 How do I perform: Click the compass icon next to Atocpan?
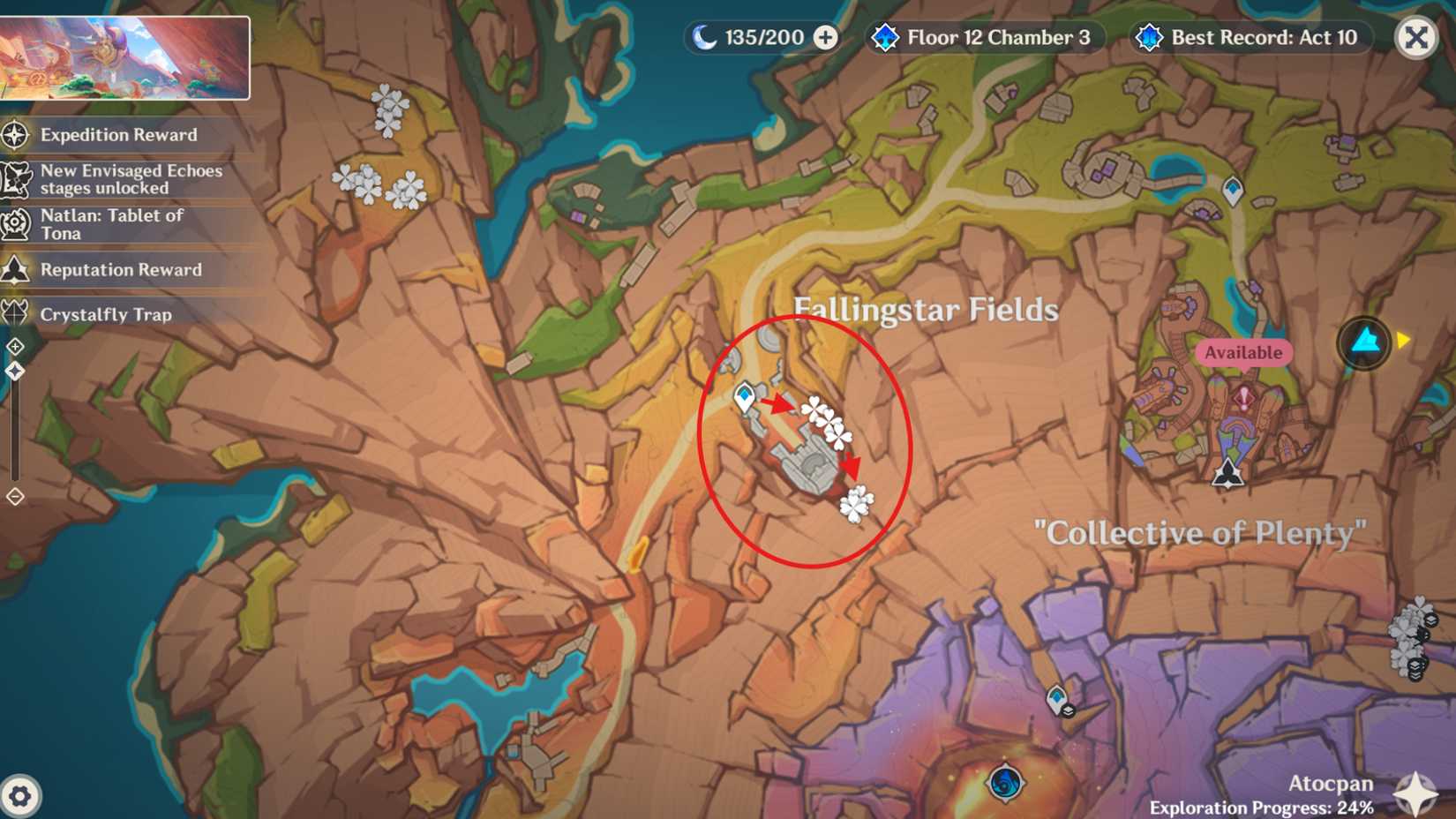[1415, 793]
